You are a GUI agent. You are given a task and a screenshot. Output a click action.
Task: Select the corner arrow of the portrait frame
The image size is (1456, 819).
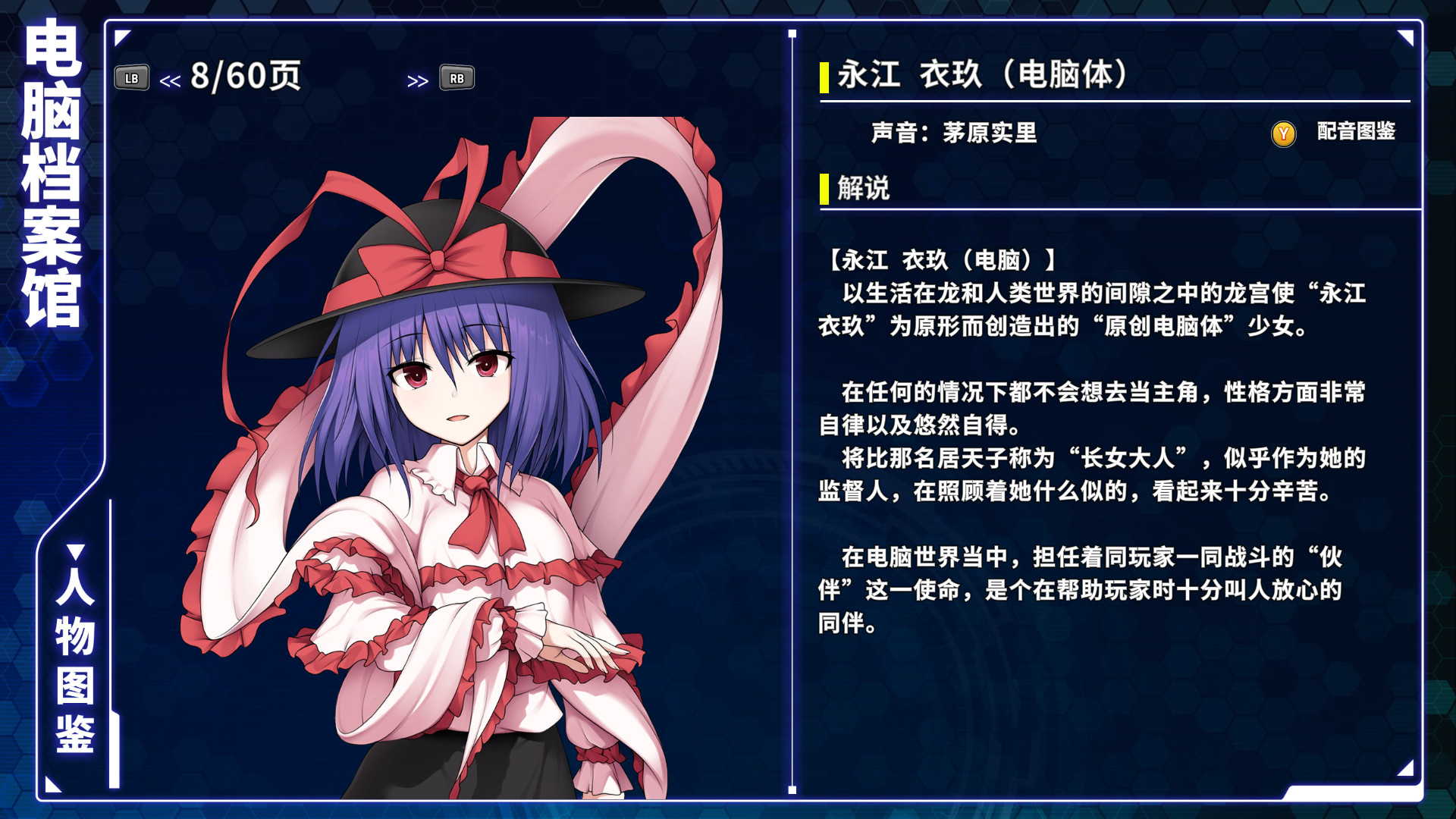click(x=121, y=36)
